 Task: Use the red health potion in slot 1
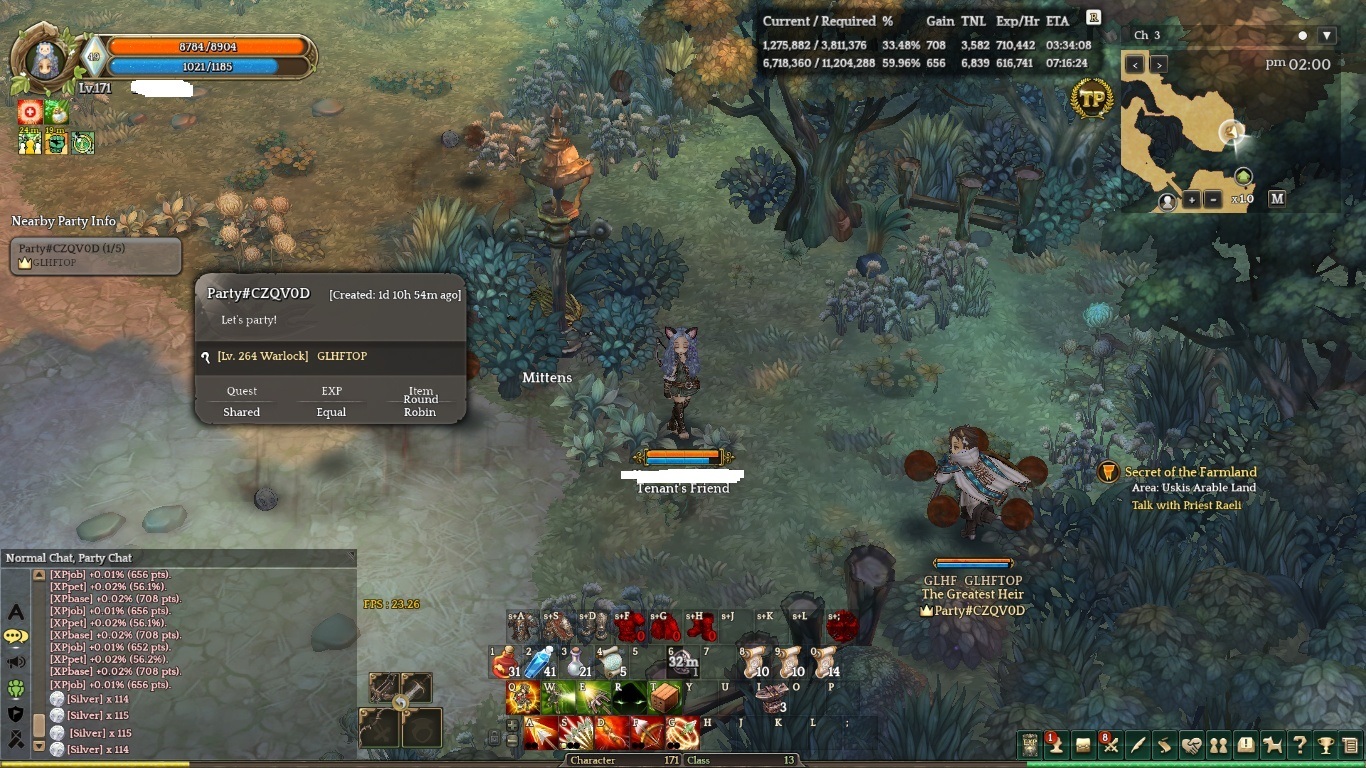[506, 662]
